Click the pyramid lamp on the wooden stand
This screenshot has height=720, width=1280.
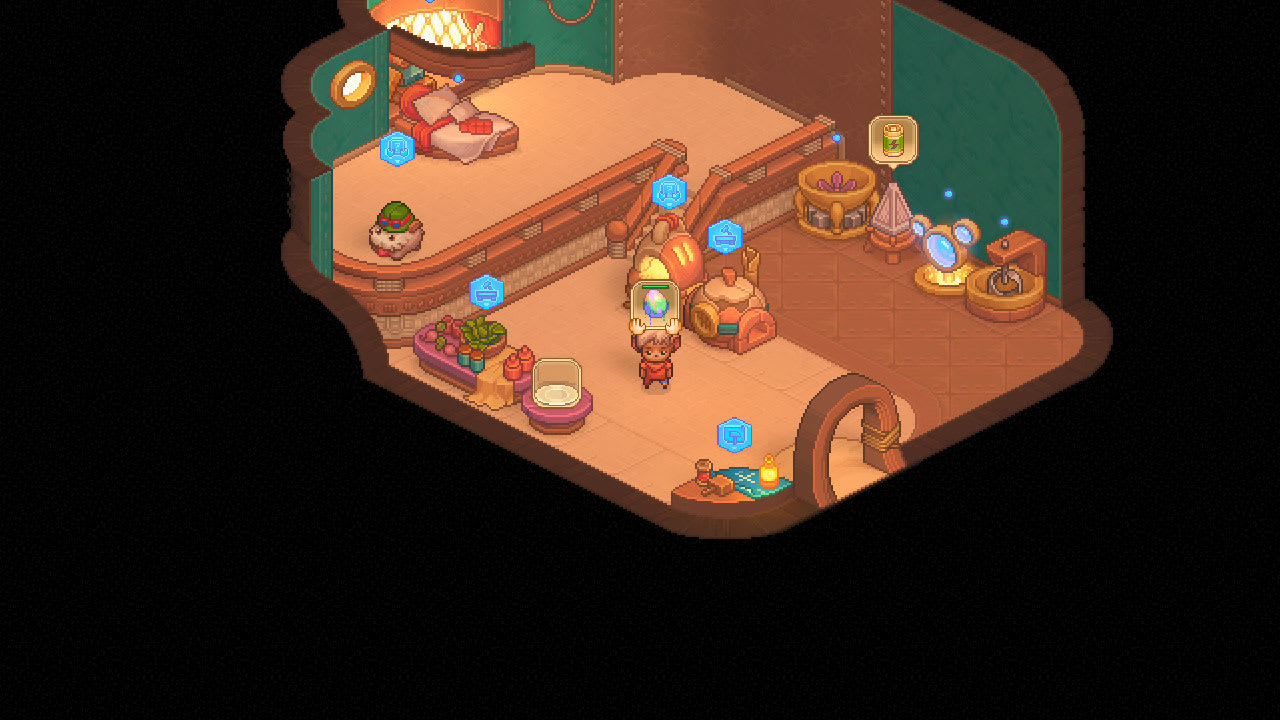pyautogui.click(x=888, y=222)
